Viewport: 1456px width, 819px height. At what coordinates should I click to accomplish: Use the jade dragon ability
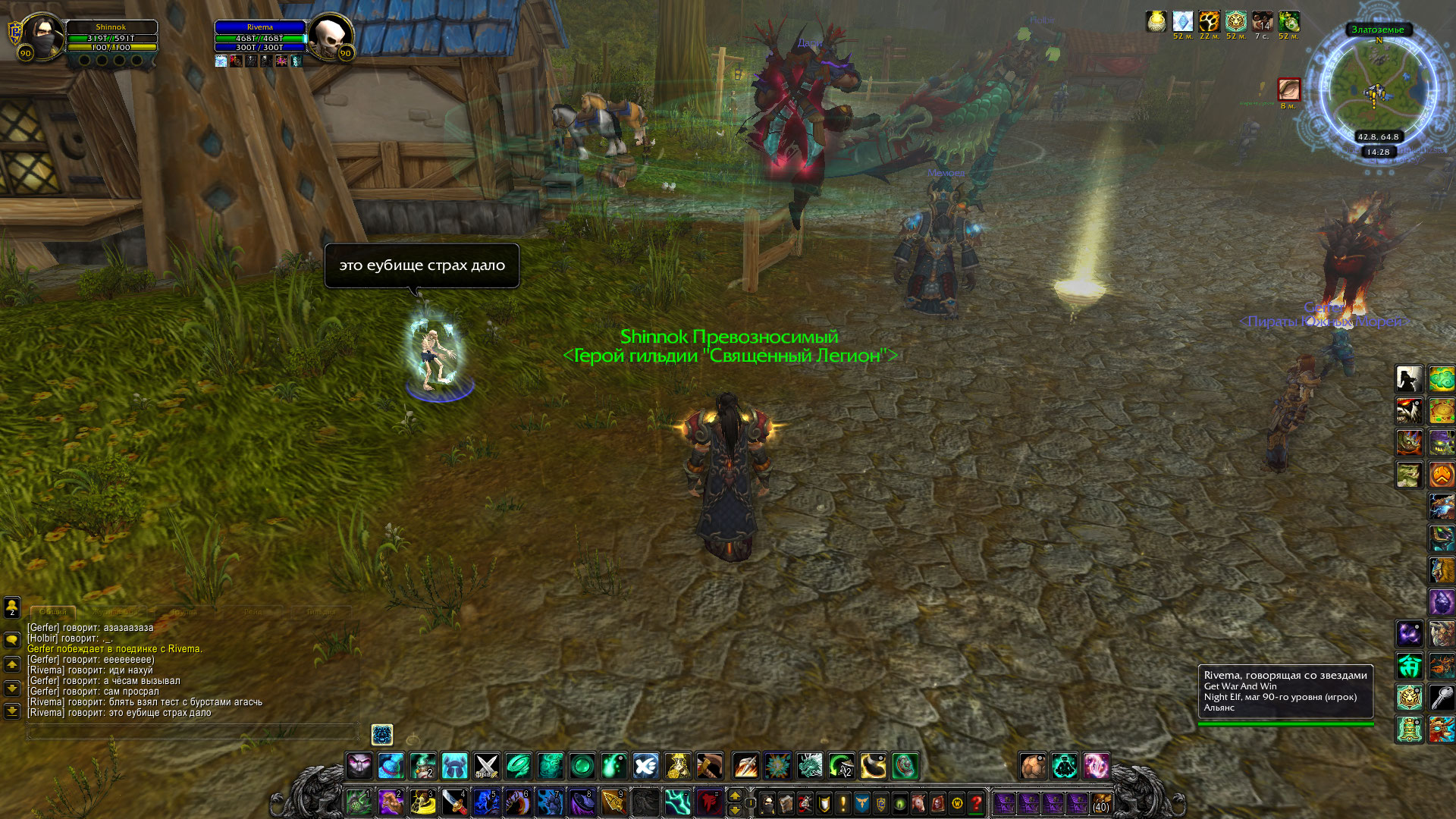(809, 766)
